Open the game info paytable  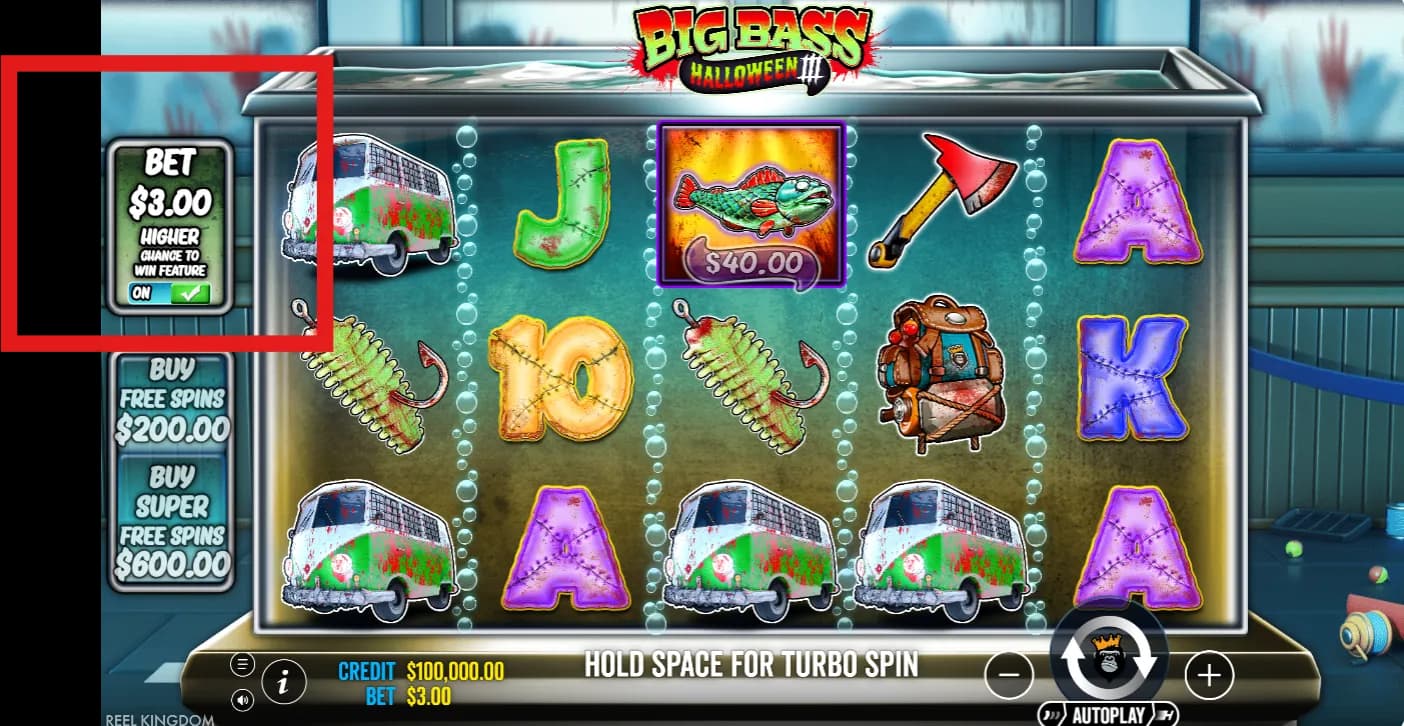coord(284,682)
